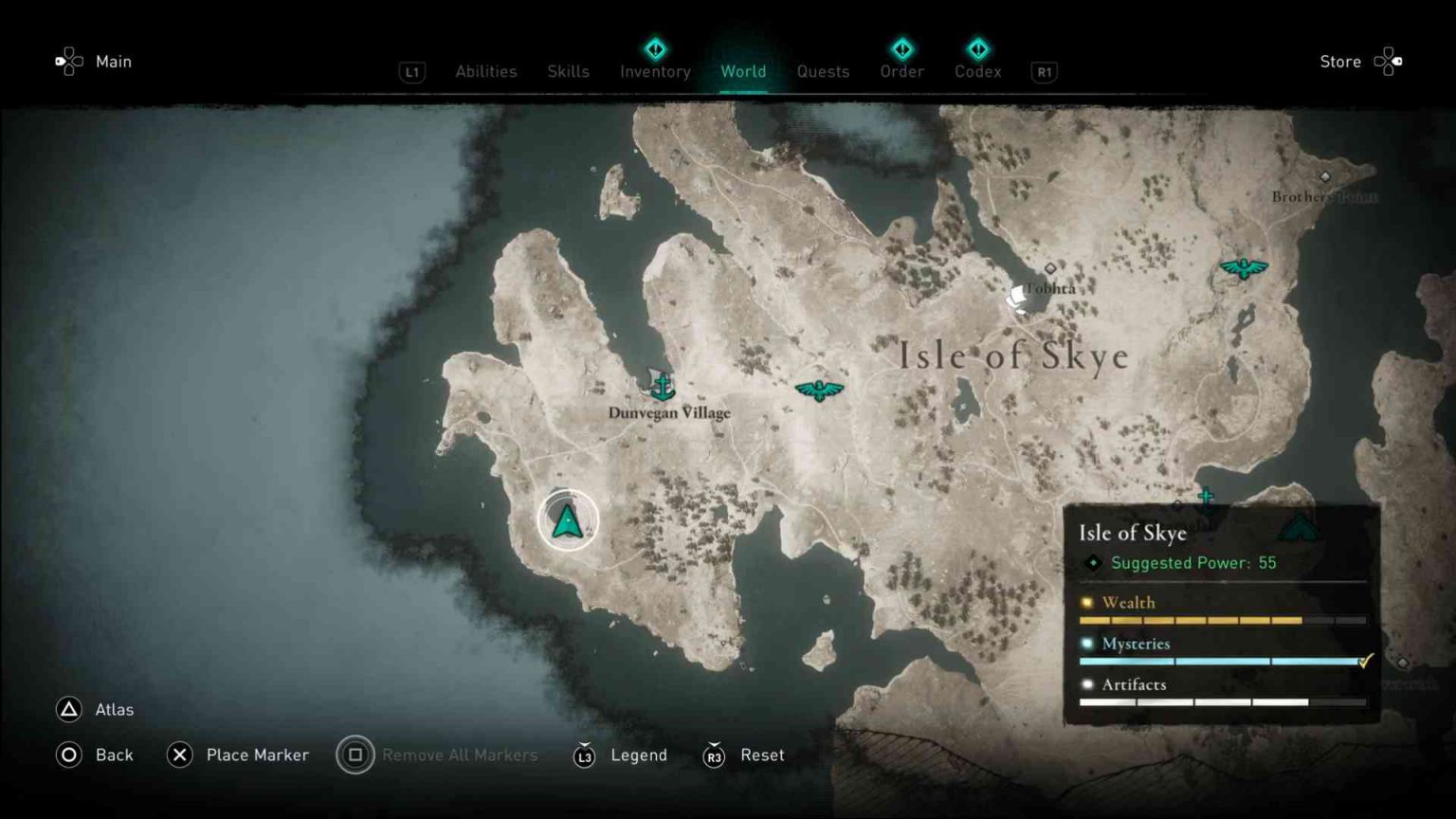This screenshot has height=819, width=1456.
Task: Click the eagle mystery icon near Brothers' Point
Action: click(1243, 268)
